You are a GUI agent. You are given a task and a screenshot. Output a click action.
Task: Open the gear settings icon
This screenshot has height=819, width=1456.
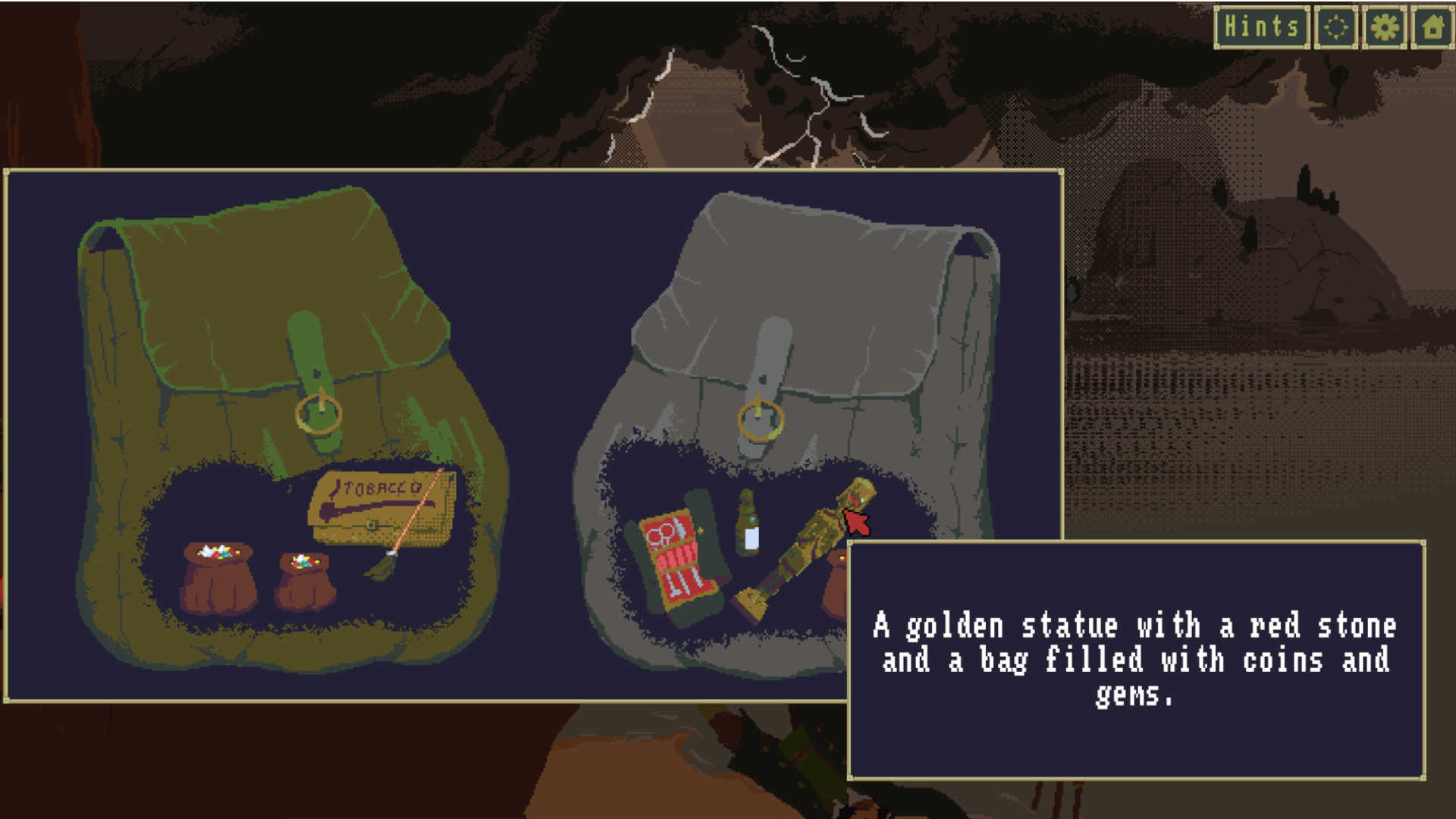(1385, 27)
